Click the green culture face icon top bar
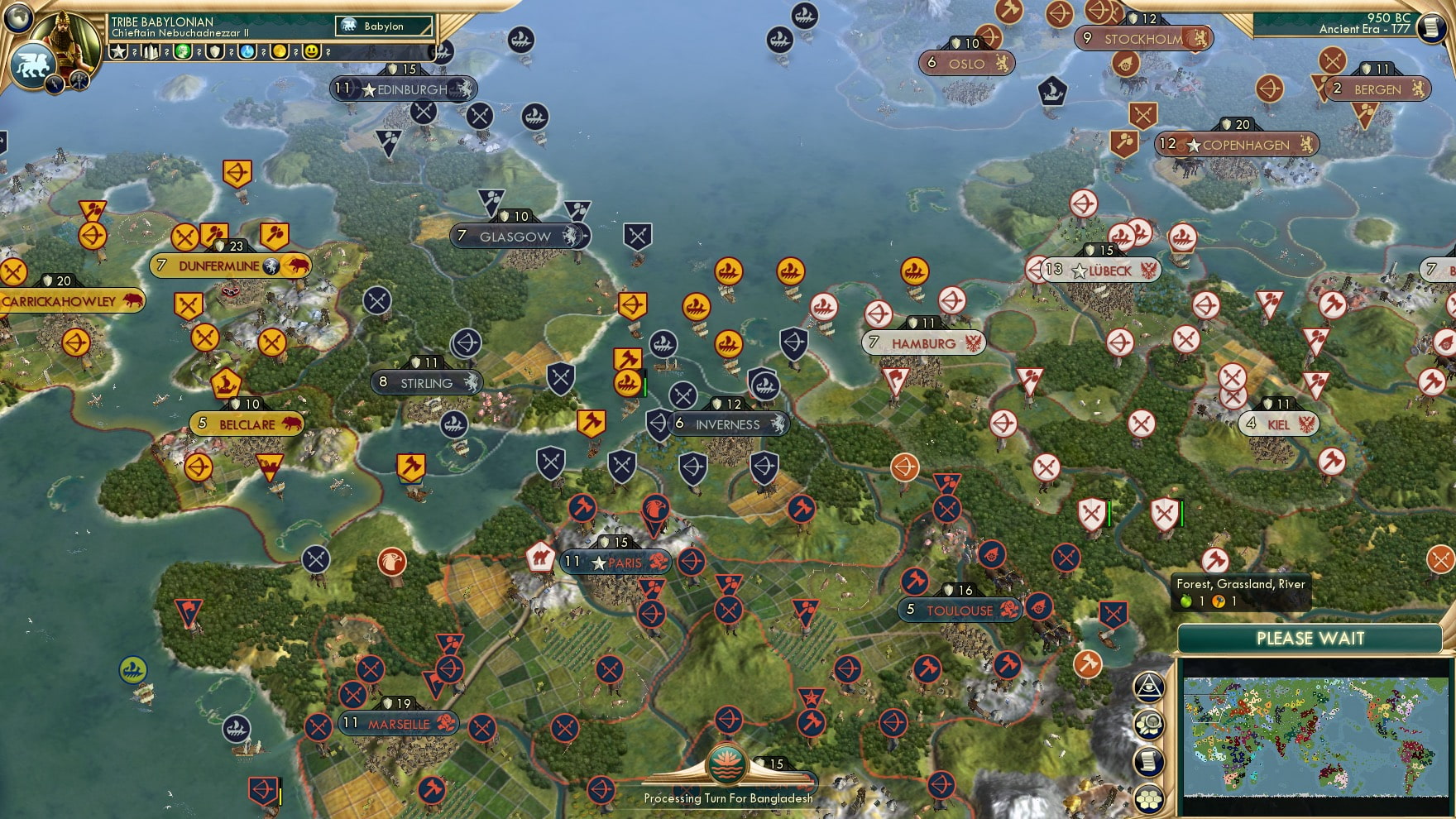Screen dimensions: 1456x819 pos(184,51)
